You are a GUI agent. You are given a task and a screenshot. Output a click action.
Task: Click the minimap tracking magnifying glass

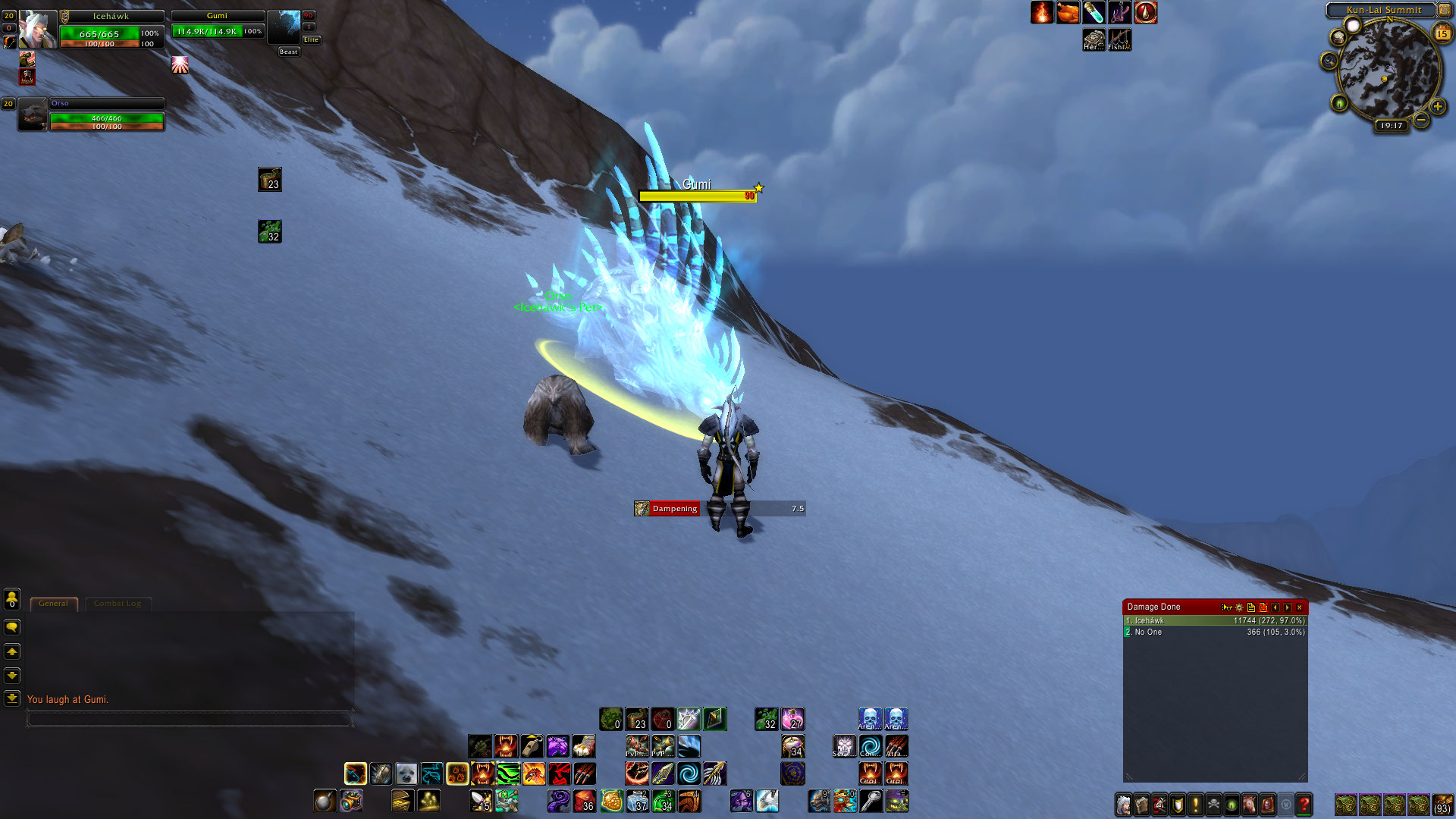pyautogui.click(x=1329, y=61)
